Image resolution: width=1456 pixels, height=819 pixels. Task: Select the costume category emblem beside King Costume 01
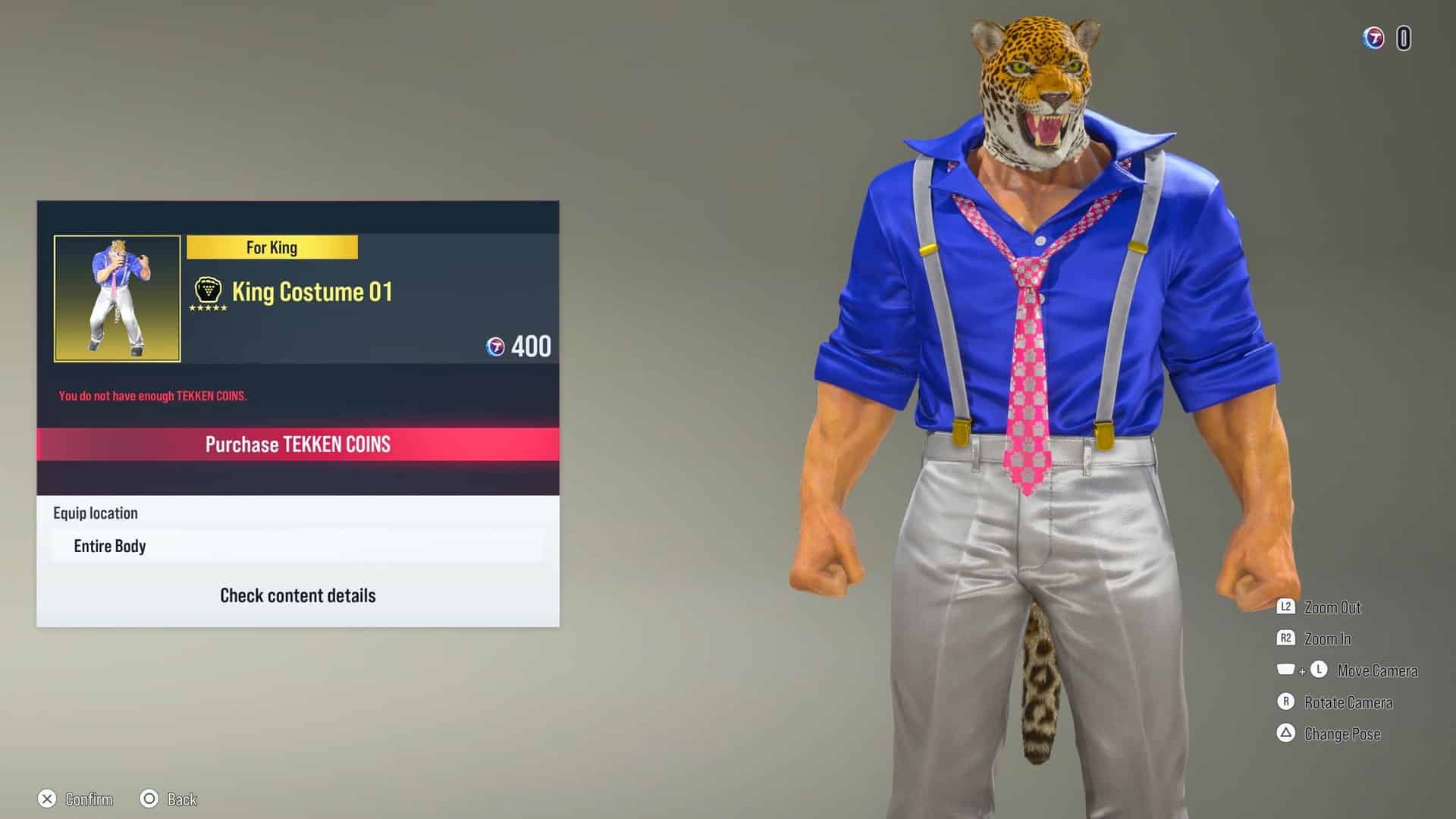(x=205, y=290)
